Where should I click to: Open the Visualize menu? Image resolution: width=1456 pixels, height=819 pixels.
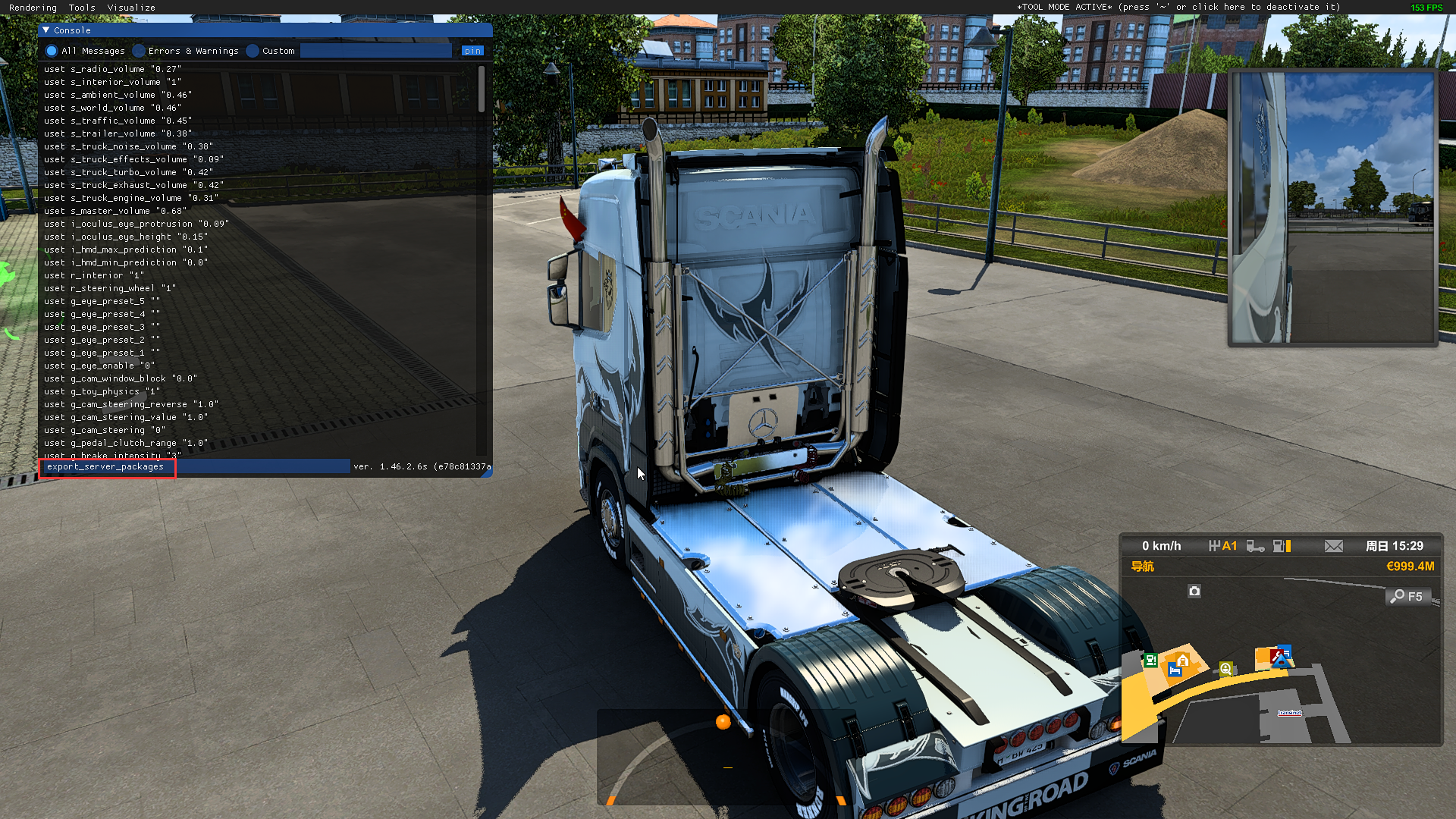point(131,8)
